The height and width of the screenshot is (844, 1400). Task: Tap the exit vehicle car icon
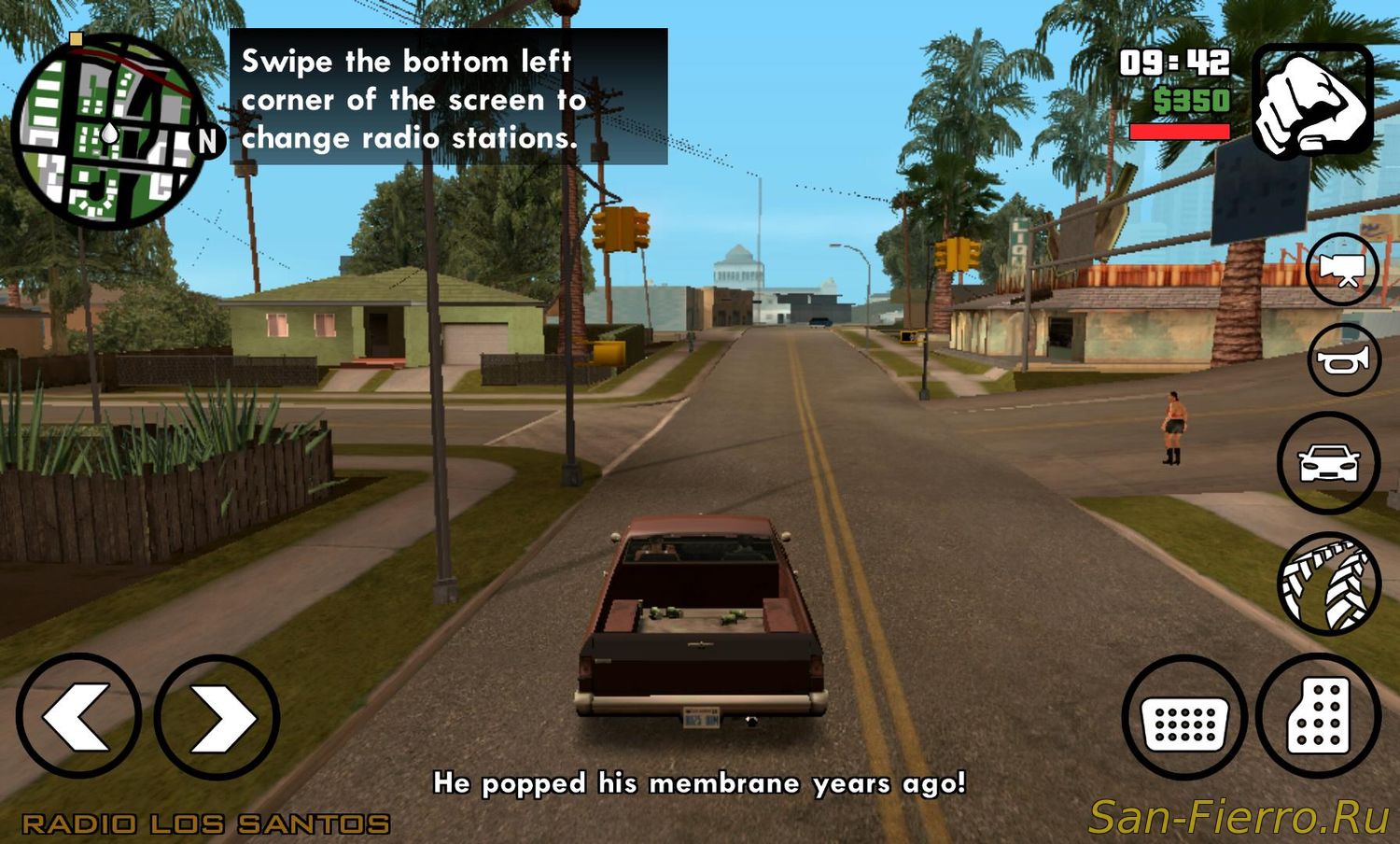pyautogui.click(x=1328, y=462)
